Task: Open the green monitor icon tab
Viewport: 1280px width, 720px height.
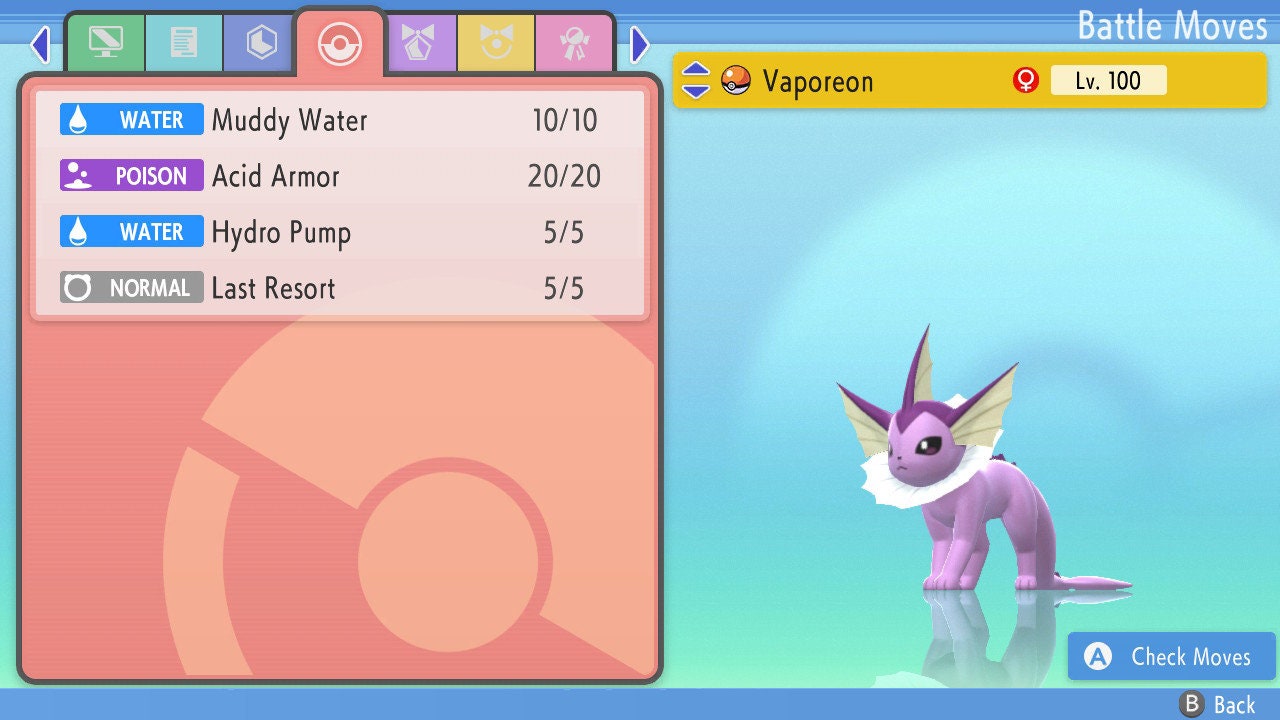Action: [x=105, y=43]
